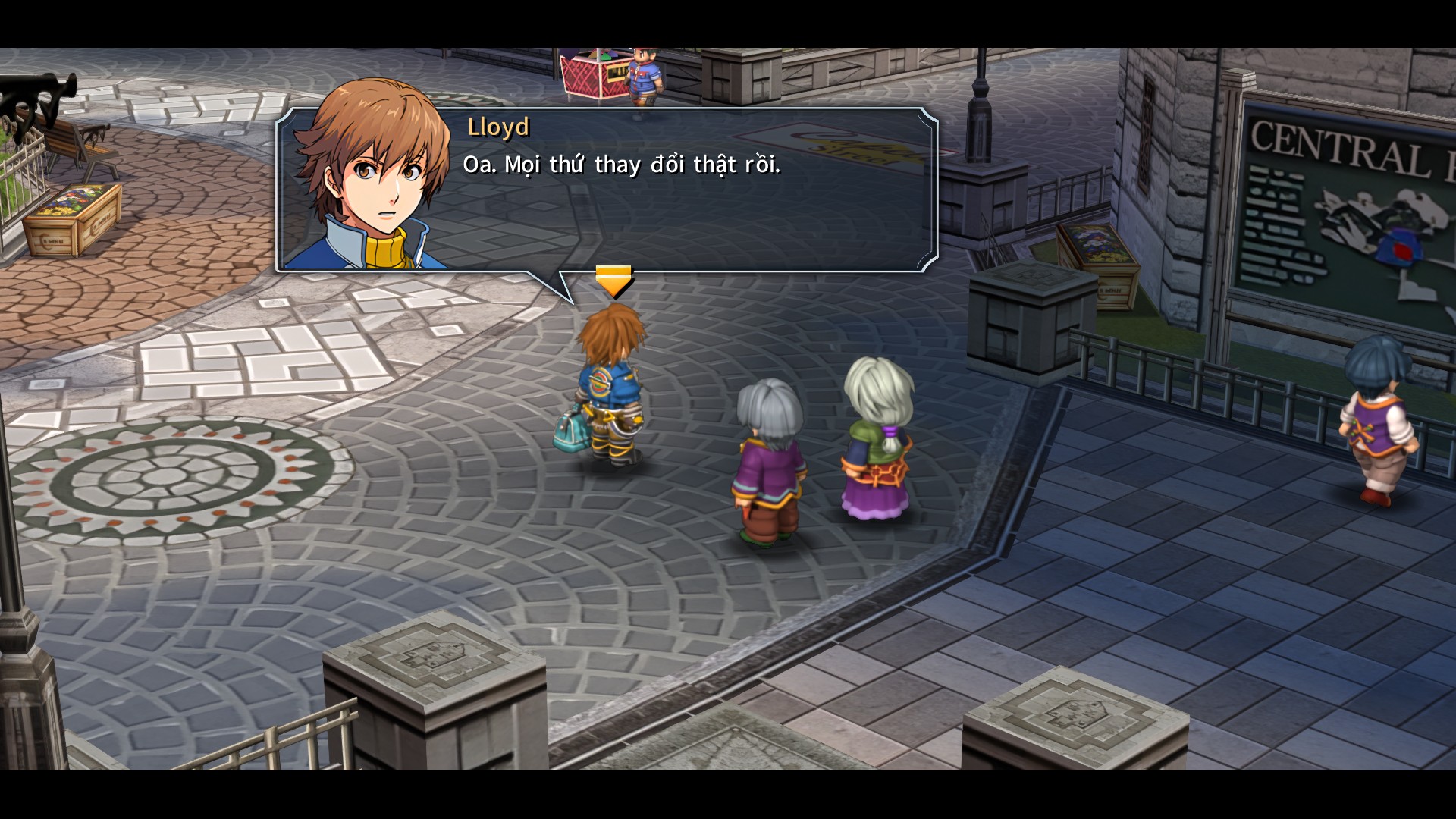
Task: Click the Lloyd name label
Action: (497, 127)
